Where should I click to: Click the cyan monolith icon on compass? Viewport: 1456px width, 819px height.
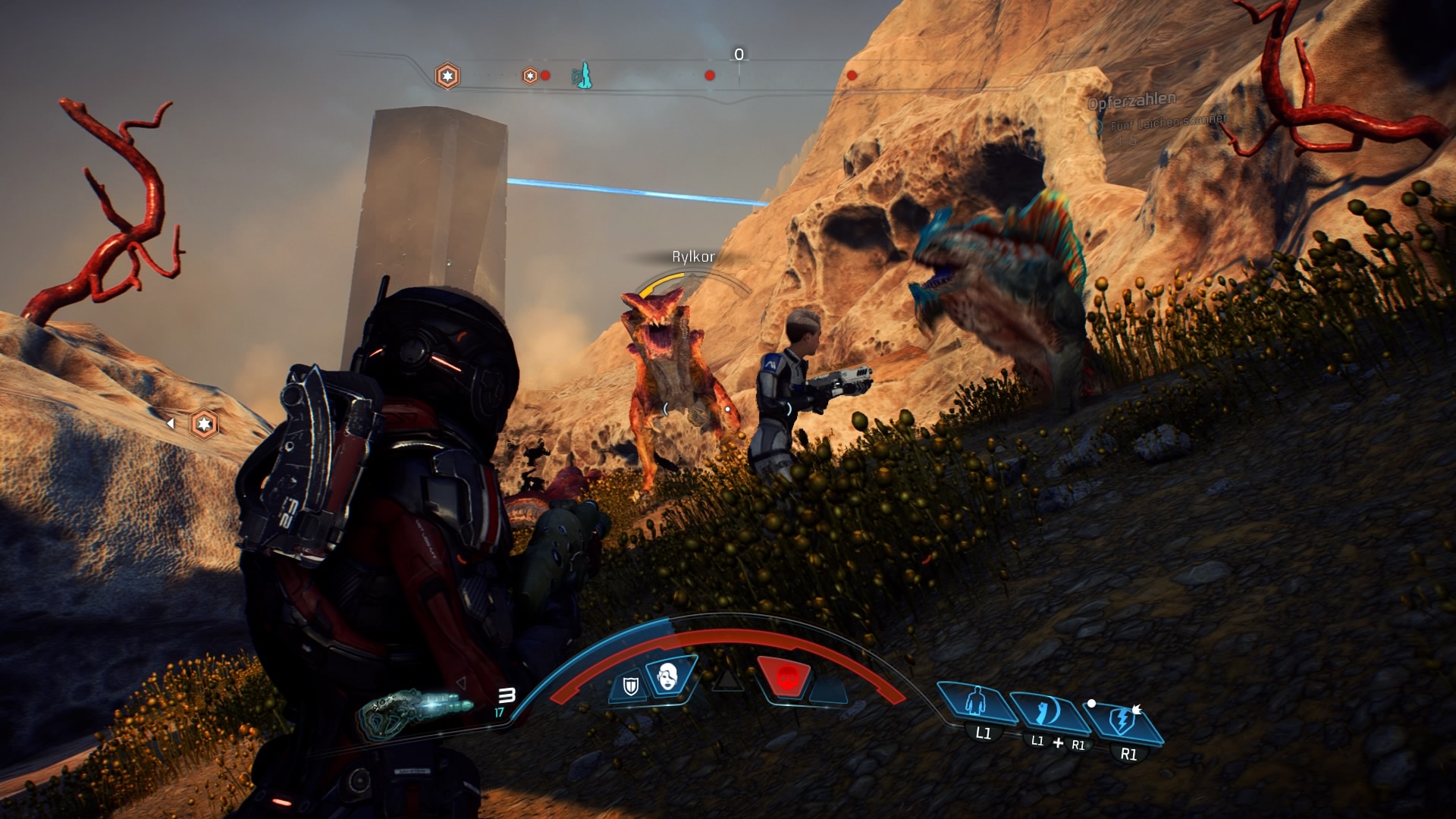[x=582, y=76]
